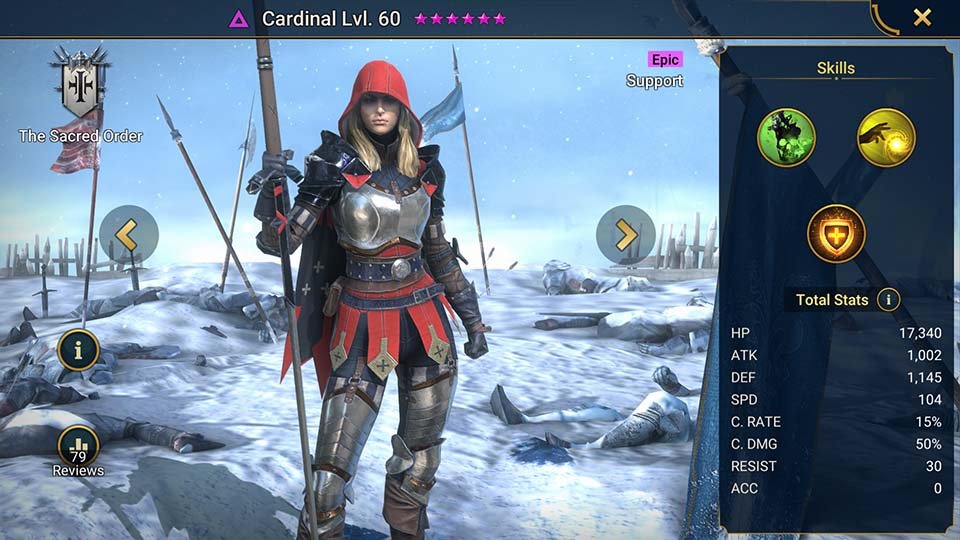This screenshot has height=540, width=960.
Task: Select the yellow glowing hand skill icon
Action: tap(886, 138)
